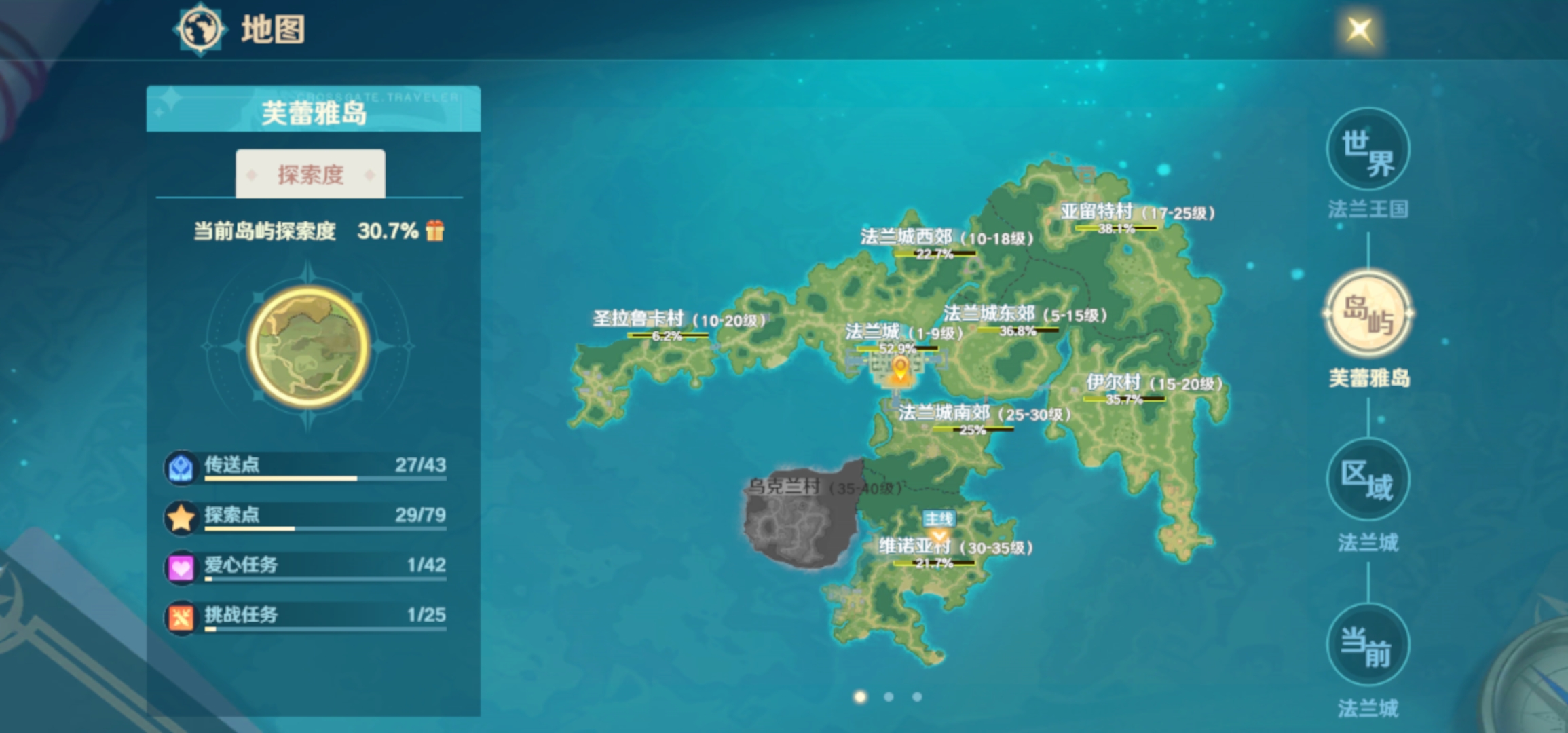Select the second page dot below the map
This screenshot has width=1568, height=733.
point(889,696)
